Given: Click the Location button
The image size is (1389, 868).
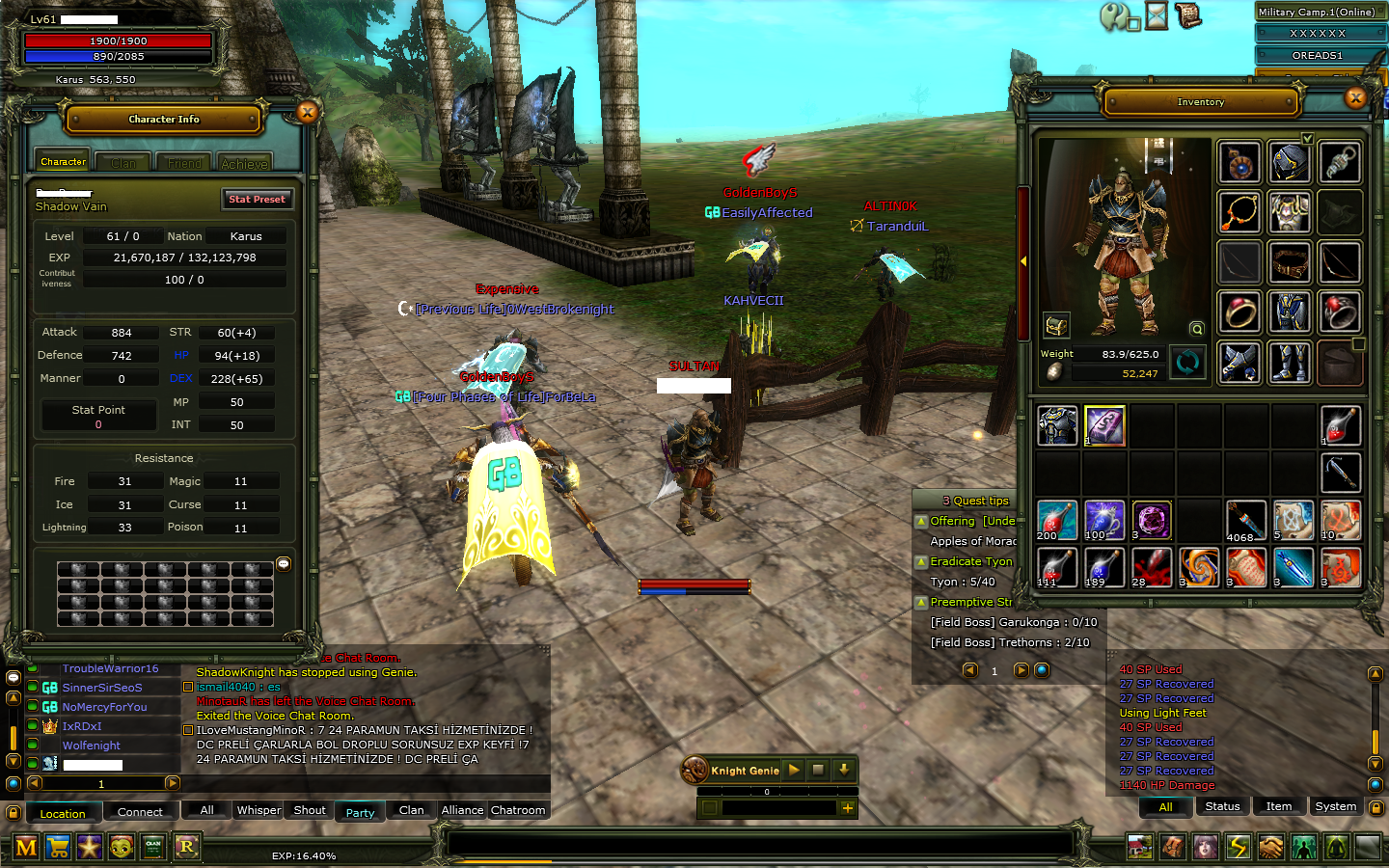Looking at the screenshot, I should (63, 813).
